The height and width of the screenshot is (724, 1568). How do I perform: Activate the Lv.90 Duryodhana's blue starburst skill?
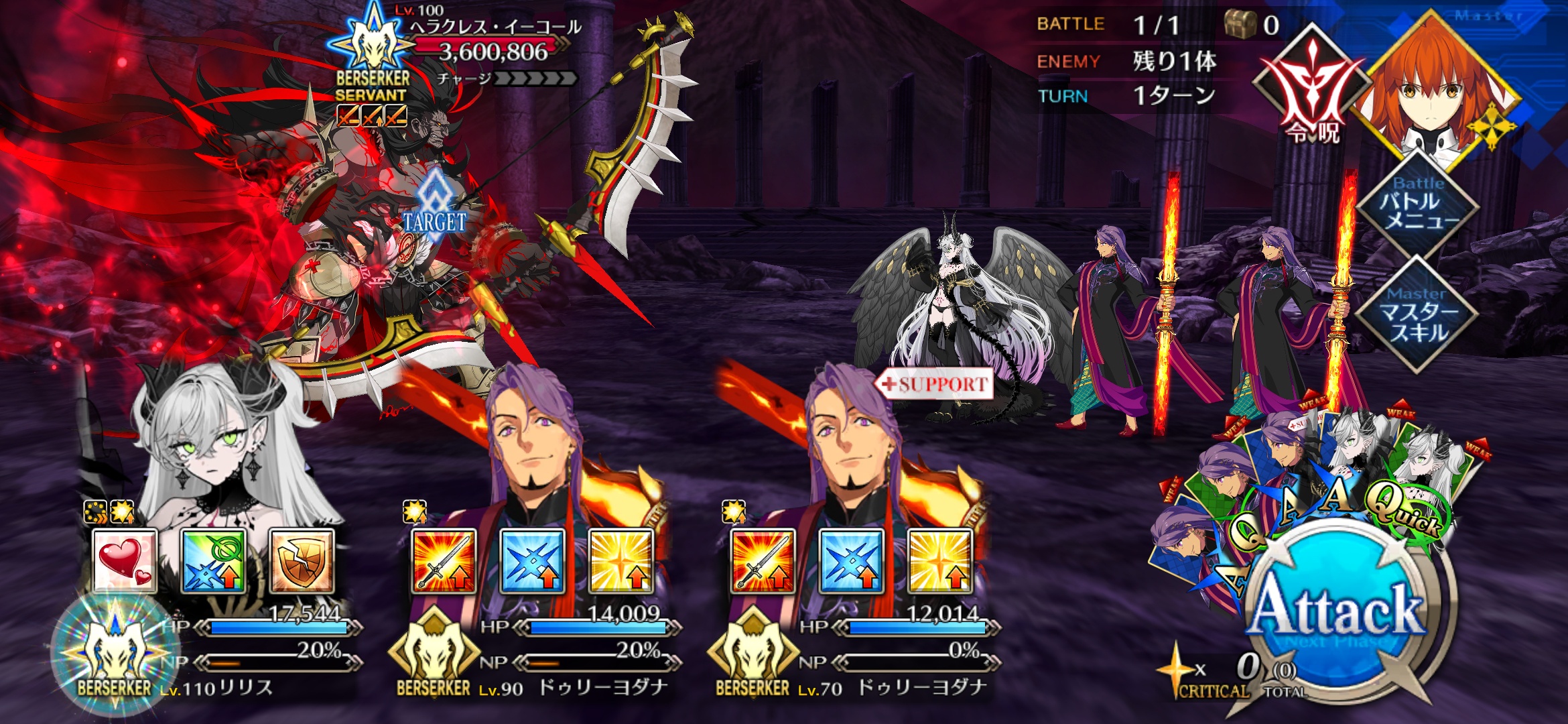pos(532,560)
